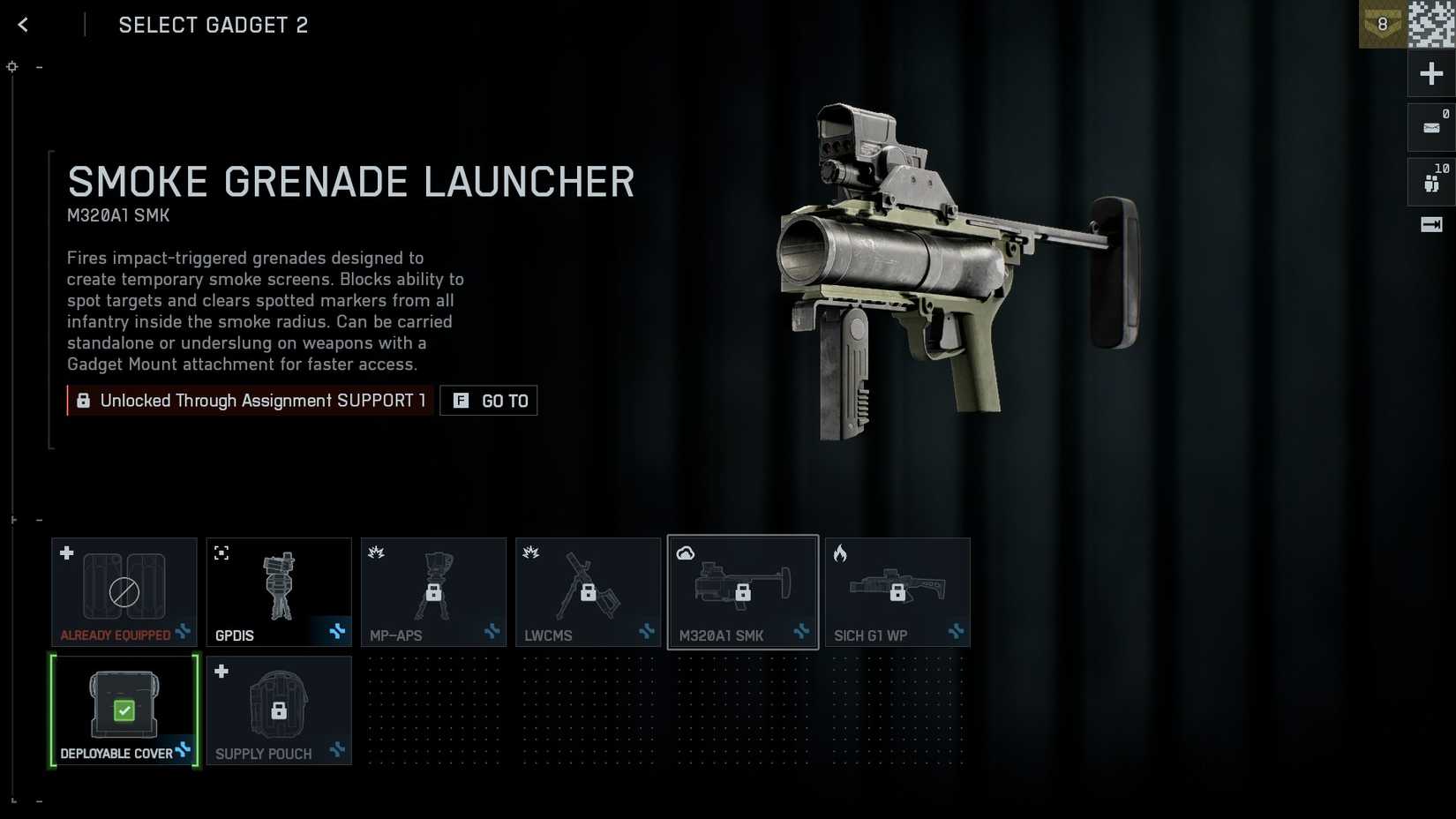Select the locked Supply Pouch tile
The height and width of the screenshot is (819, 1456).
point(279,710)
